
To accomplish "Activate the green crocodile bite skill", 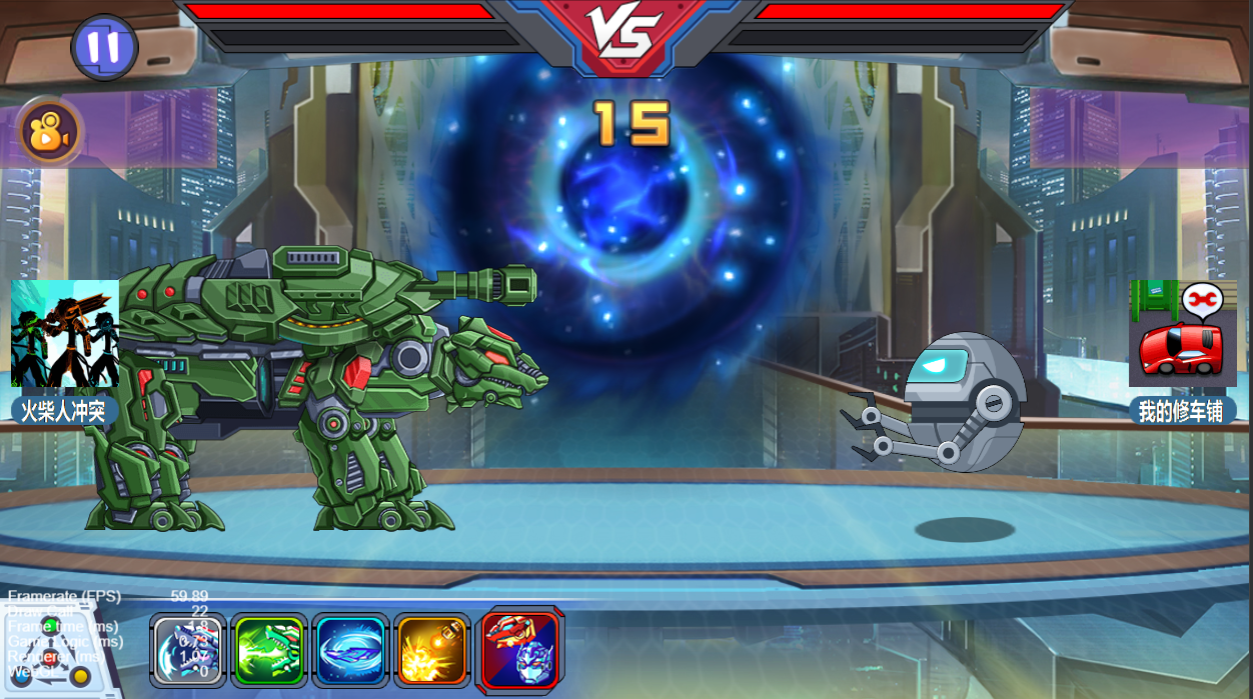I will 269,650.
